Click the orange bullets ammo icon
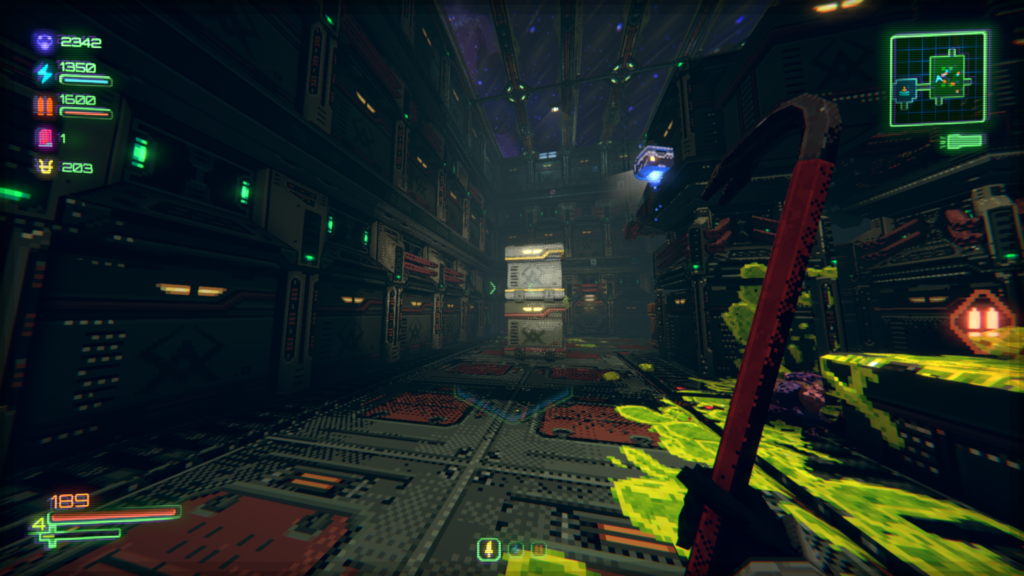The height and width of the screenshot is (576, 1024). click(44, 105)
